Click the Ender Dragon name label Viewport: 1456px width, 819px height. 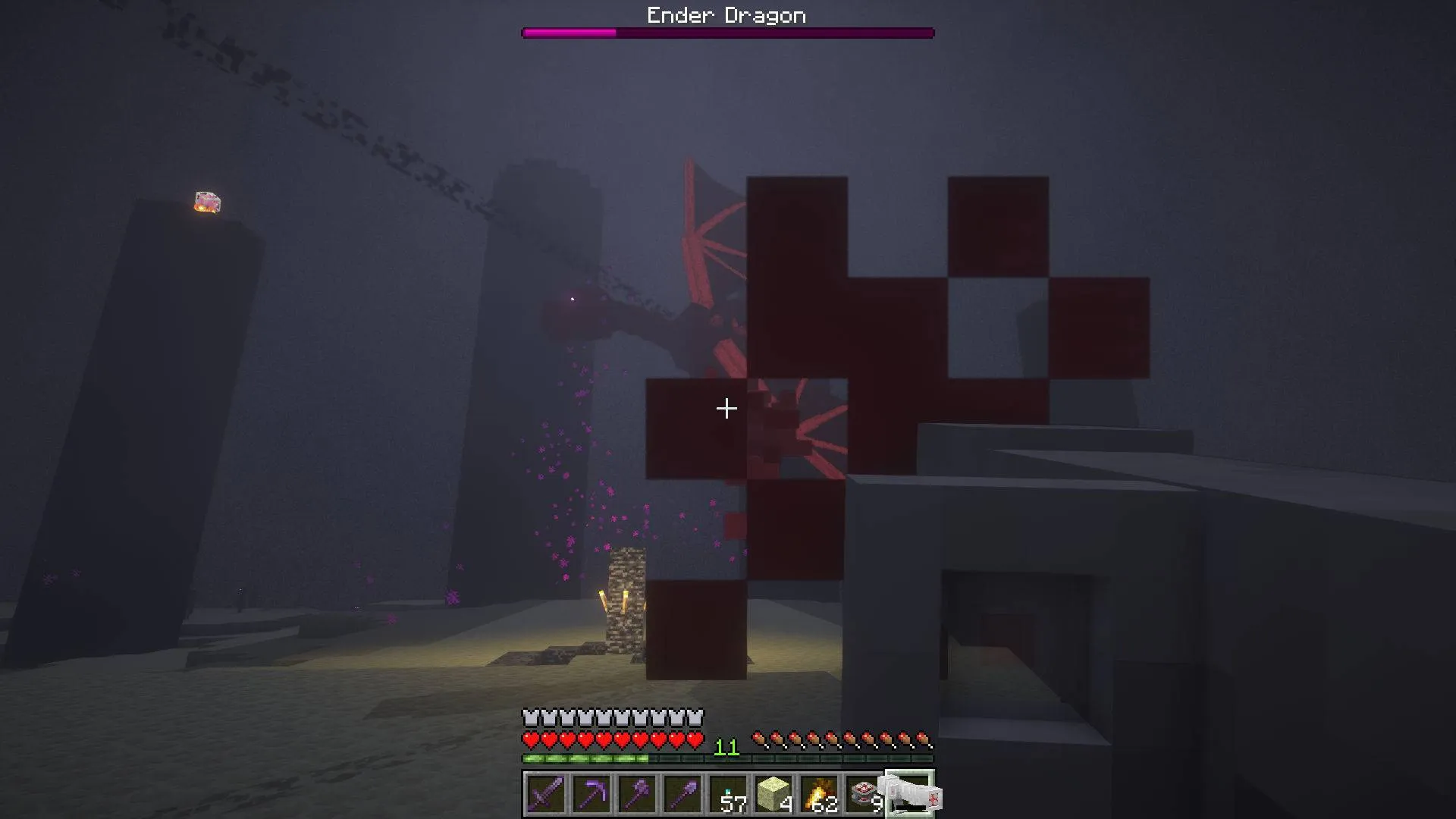coord(726,14)
